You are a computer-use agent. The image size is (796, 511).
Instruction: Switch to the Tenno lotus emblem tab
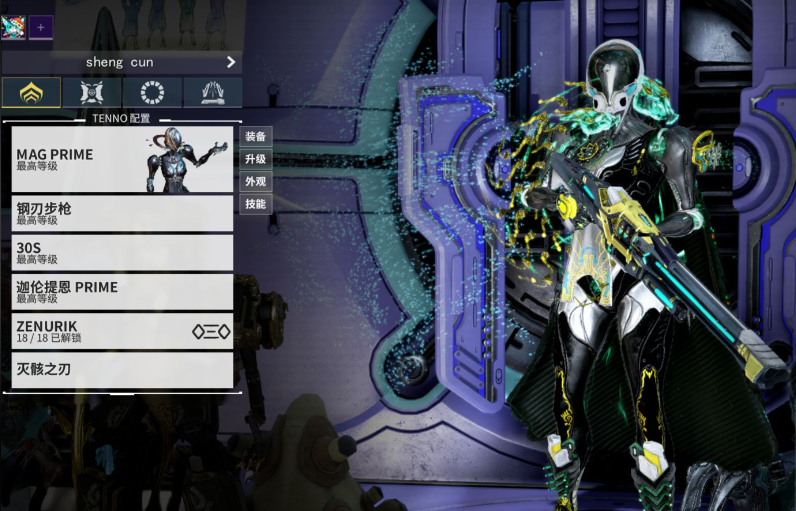coord(32,93)
